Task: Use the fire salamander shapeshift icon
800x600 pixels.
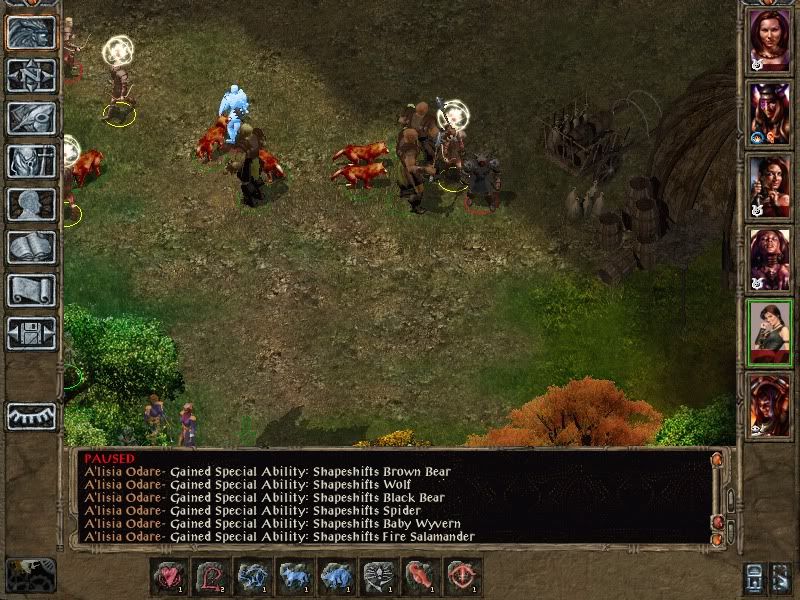Action: pyautogui.click(x=421, y=576)
